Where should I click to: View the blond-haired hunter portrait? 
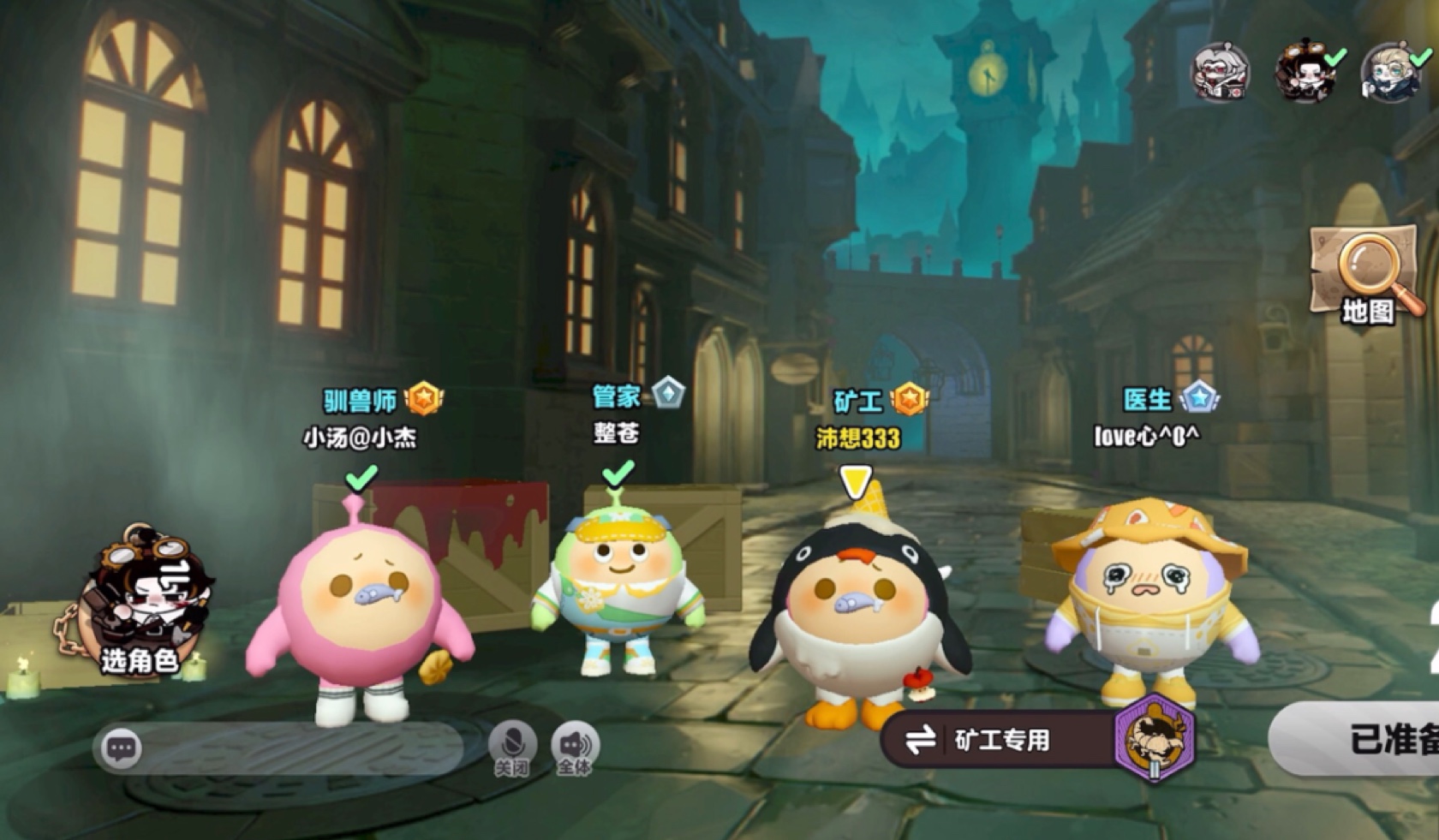click(x=1389, y=72)
